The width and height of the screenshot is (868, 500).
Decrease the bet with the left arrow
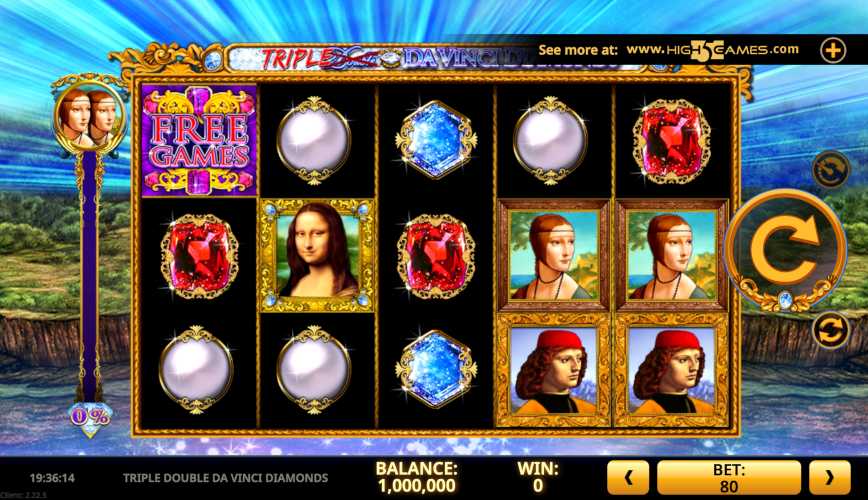[x=630, y=478]
